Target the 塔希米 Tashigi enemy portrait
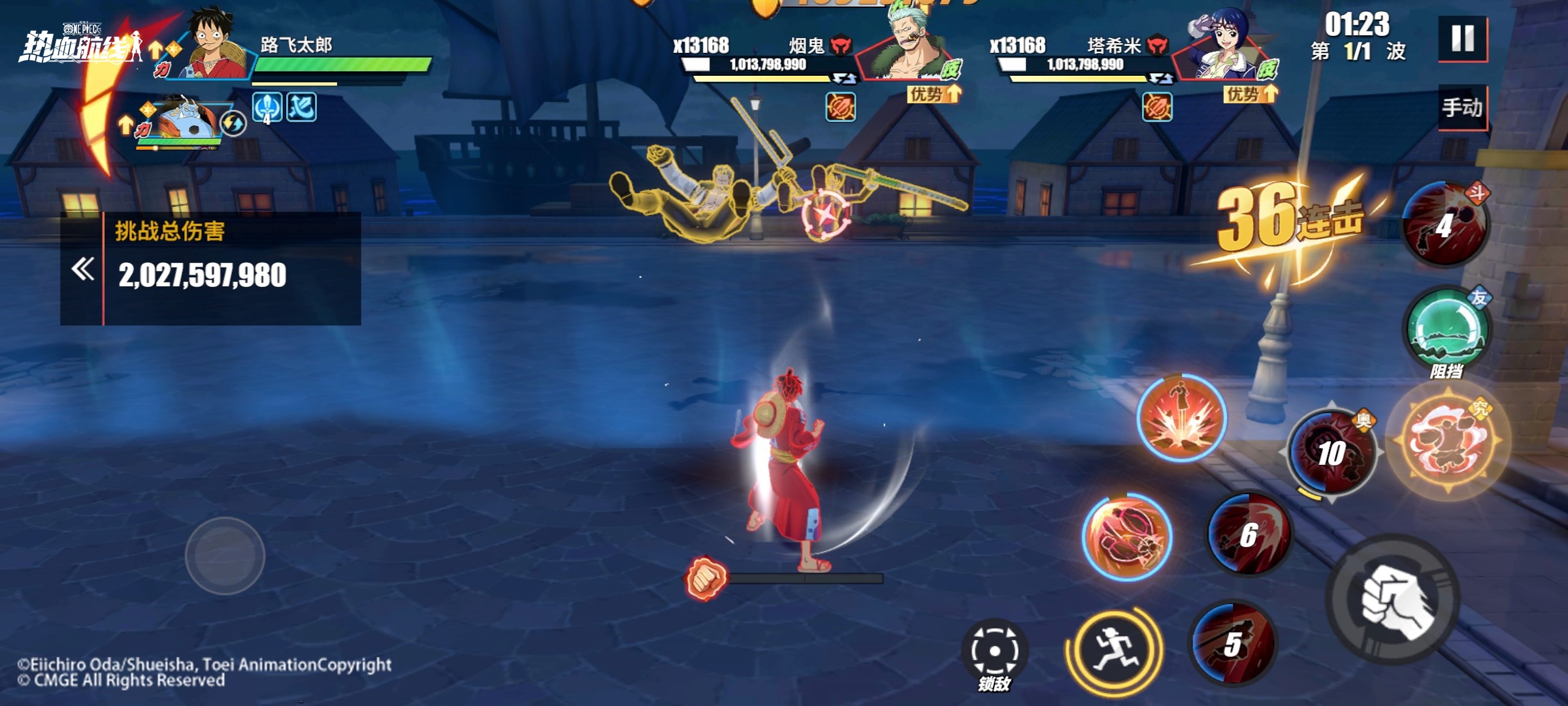 pos(1225,49)
